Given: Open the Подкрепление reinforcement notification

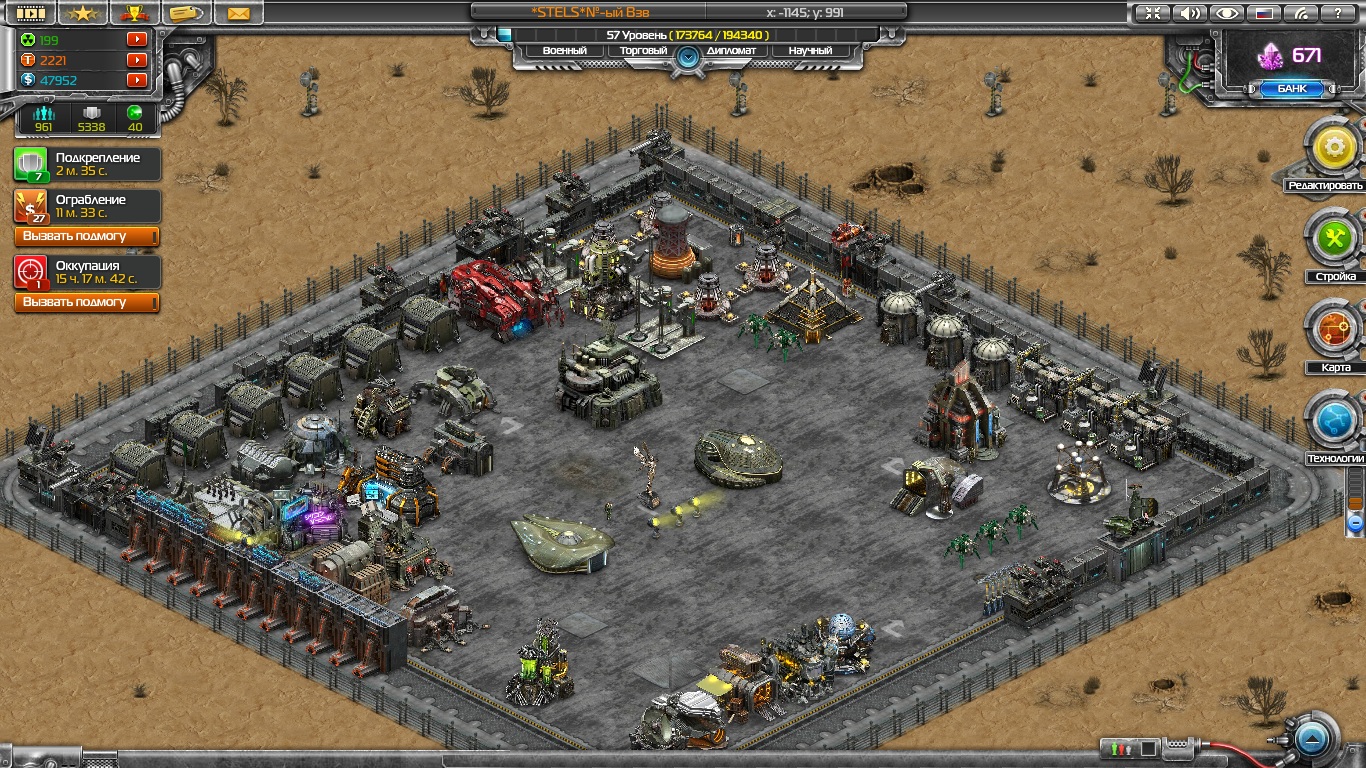Looking at the screenshot, I should pos(87,164).
